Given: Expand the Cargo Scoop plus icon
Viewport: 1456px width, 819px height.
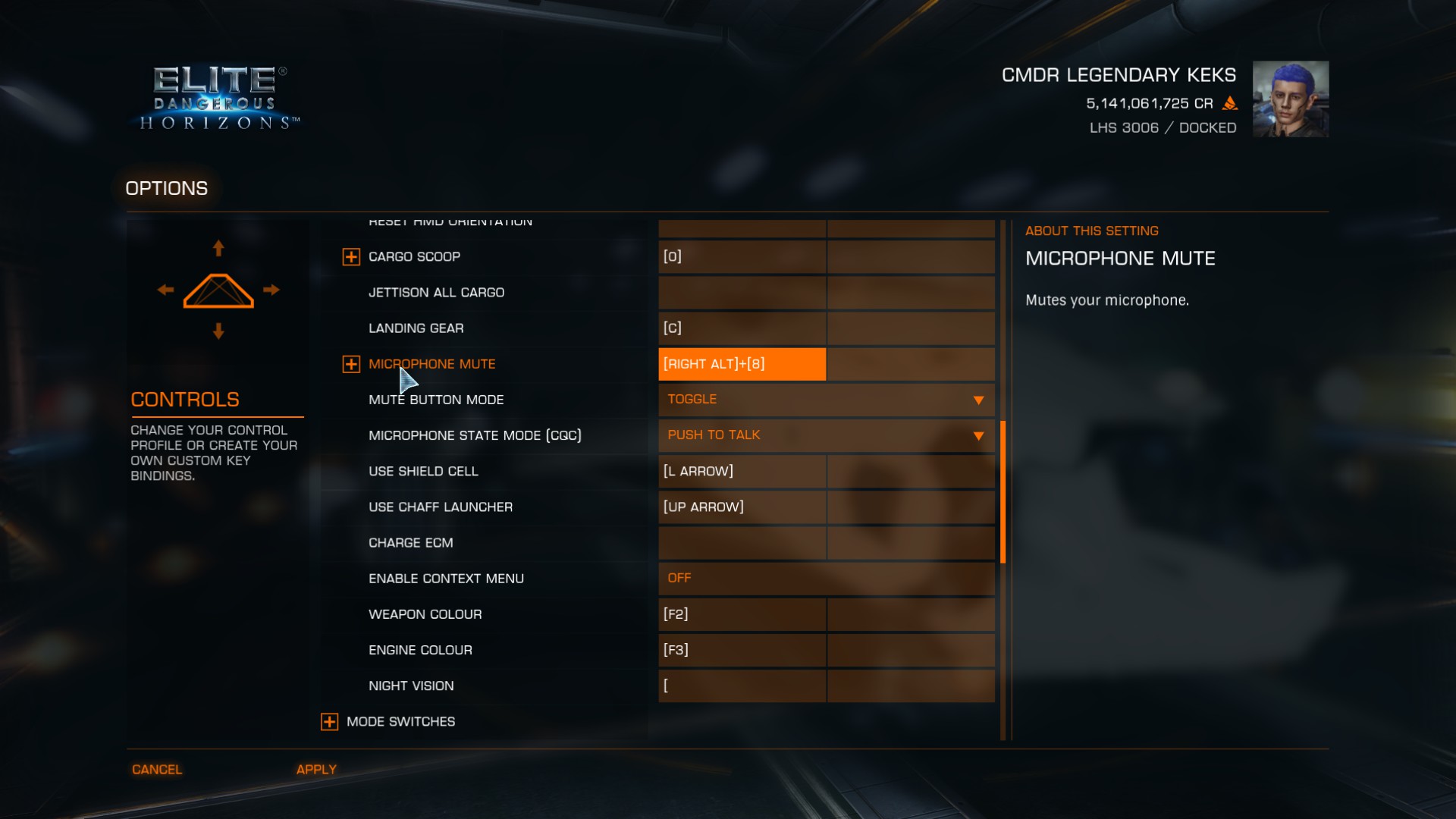Looking at the screenshot, I should (351, 257).
